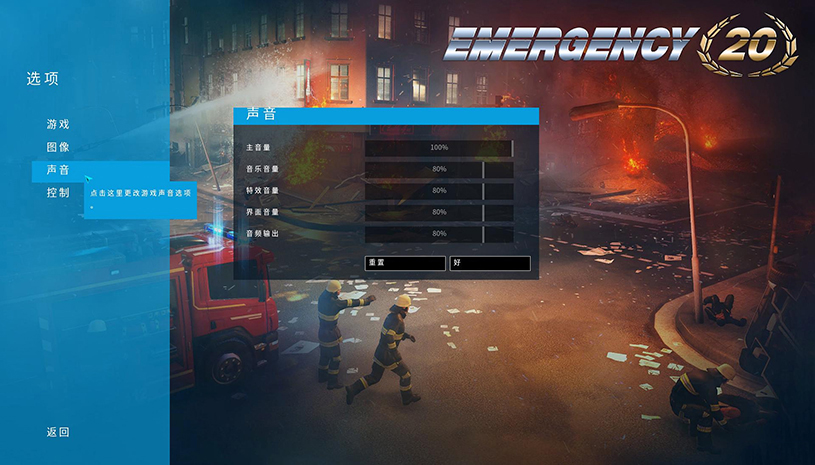
Task: Adjust the 主音量 slider
Action: click(x=438, y=148)
